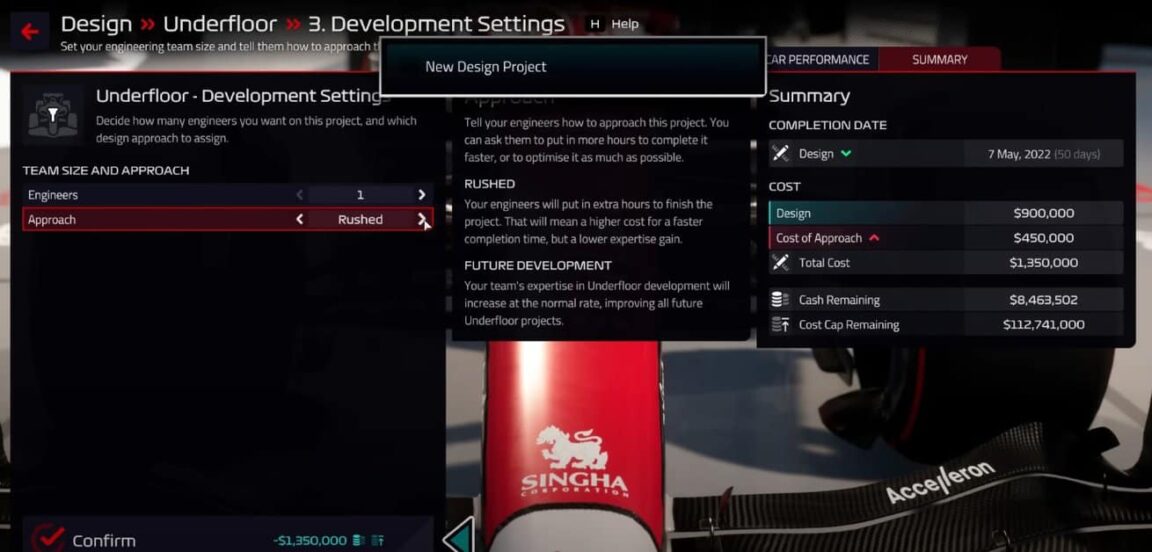Screen dimensions: 1152x552
Task: Open the Summary tab
Action: coord(939,60)
